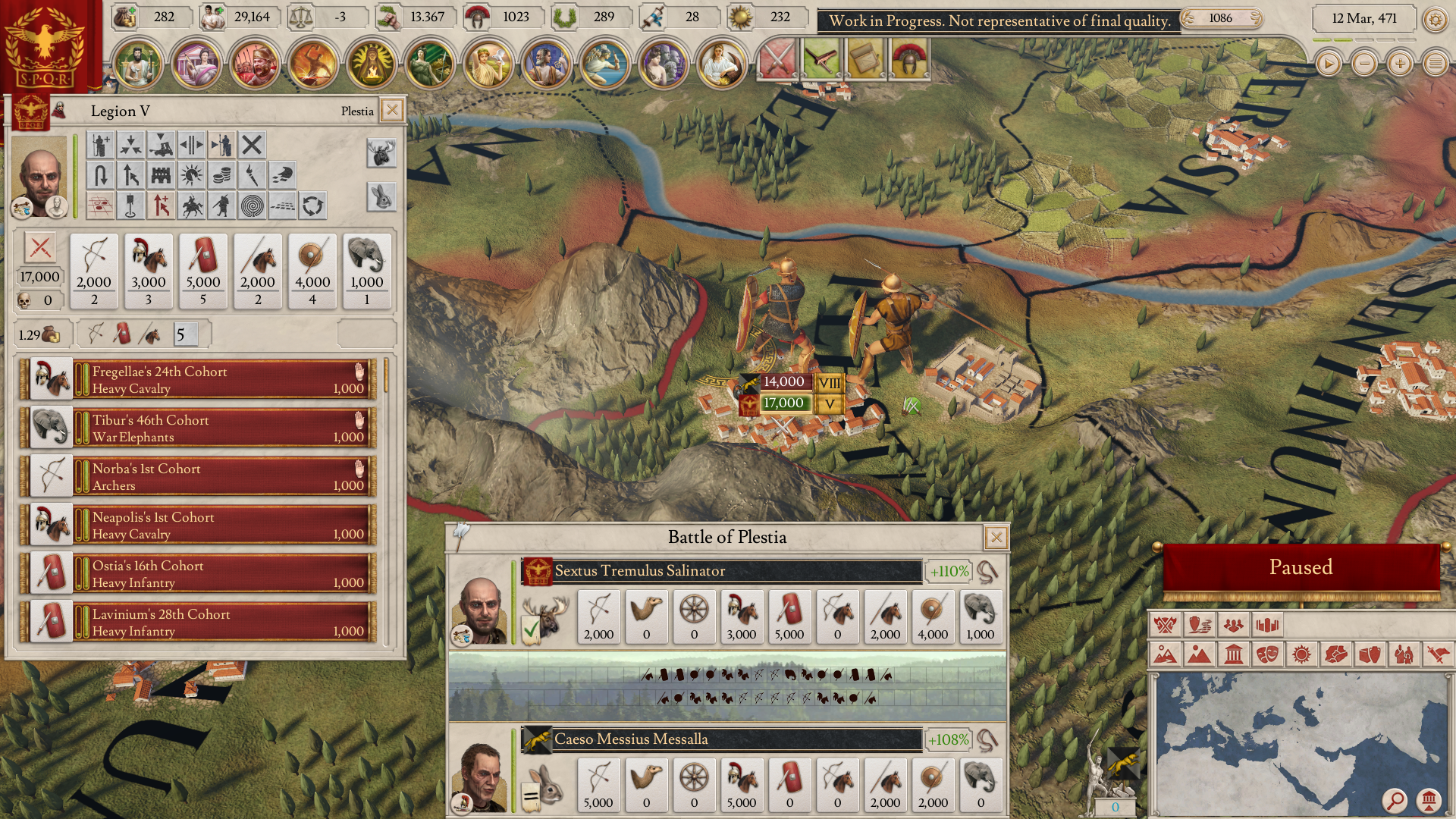Viewport: 1456px width, 819px height.
Task: Click the X disband icon in Legion V panel
Action: pos(252,144)
